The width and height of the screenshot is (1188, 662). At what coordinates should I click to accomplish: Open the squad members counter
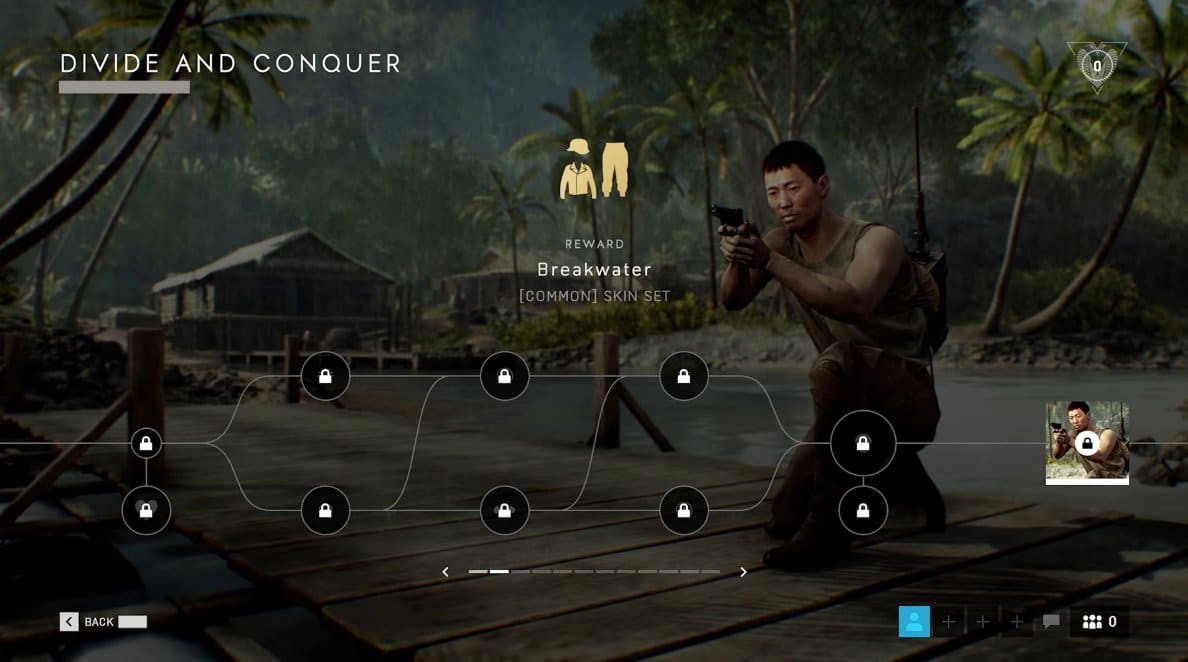point(1099,622)
